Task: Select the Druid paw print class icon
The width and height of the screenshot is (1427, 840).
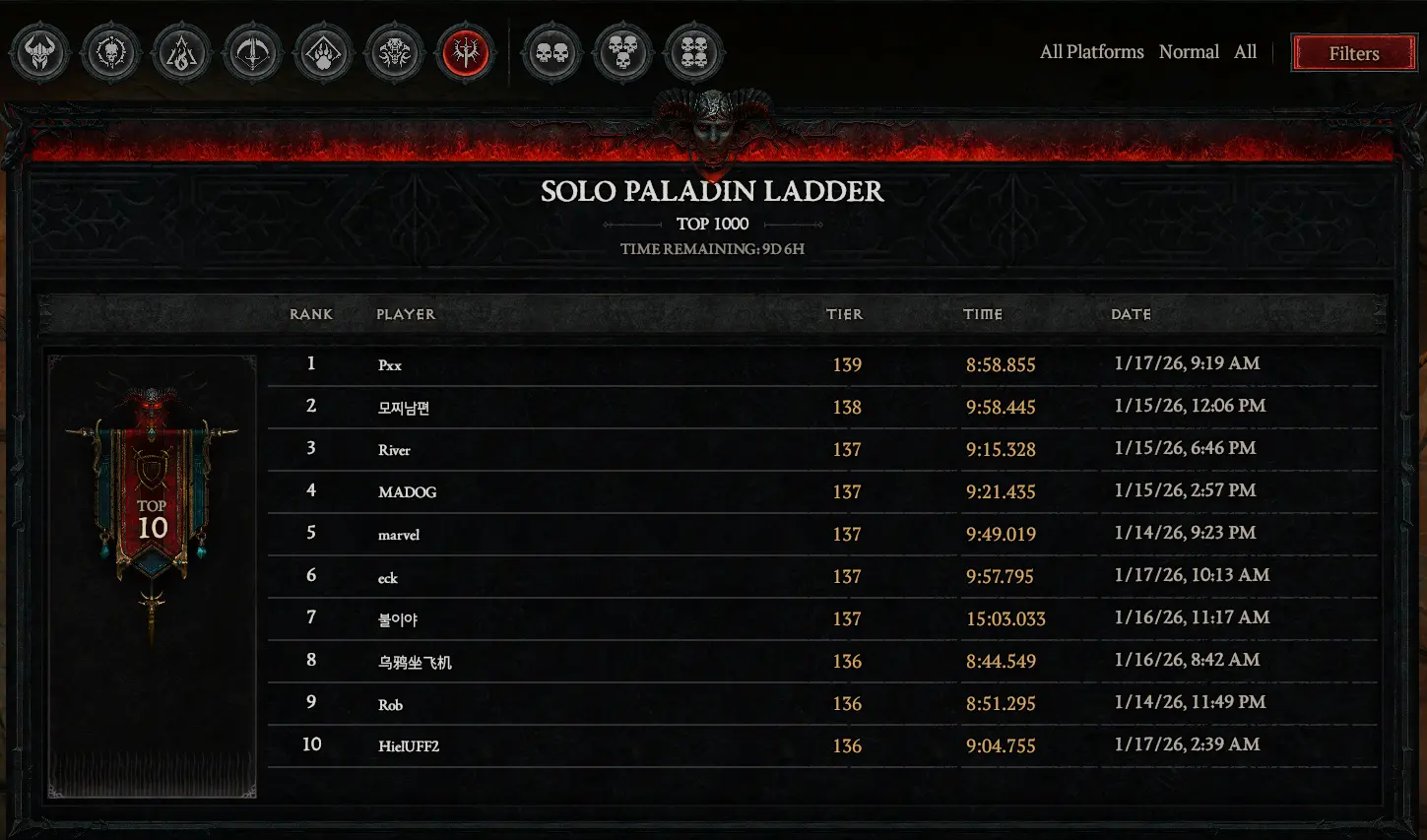Action: point(323,53)
